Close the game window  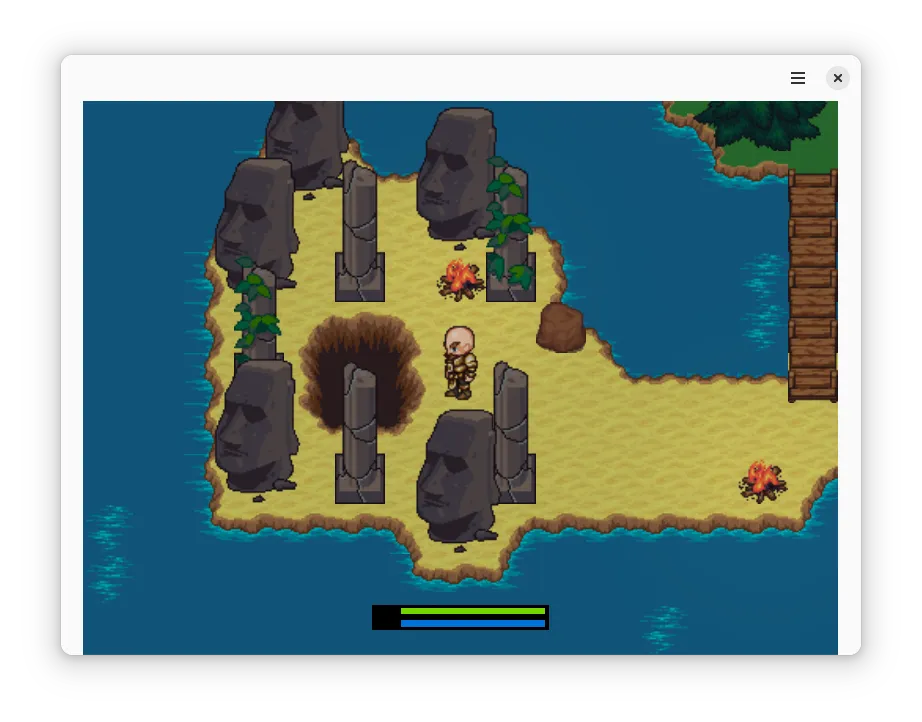click(x=838, y=78)
